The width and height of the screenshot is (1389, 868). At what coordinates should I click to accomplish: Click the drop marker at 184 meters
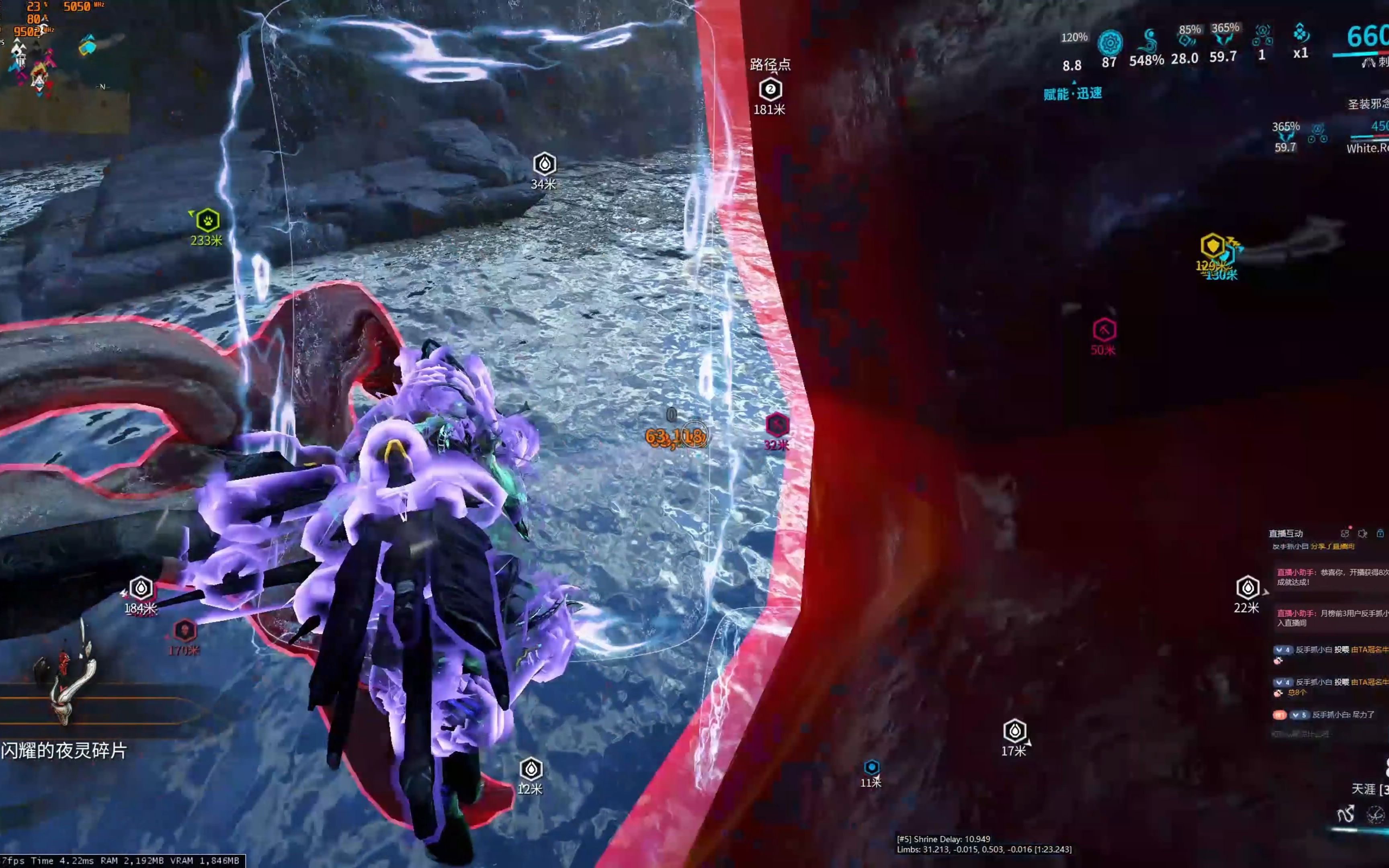pyautogui.click(x=141, y=588)
